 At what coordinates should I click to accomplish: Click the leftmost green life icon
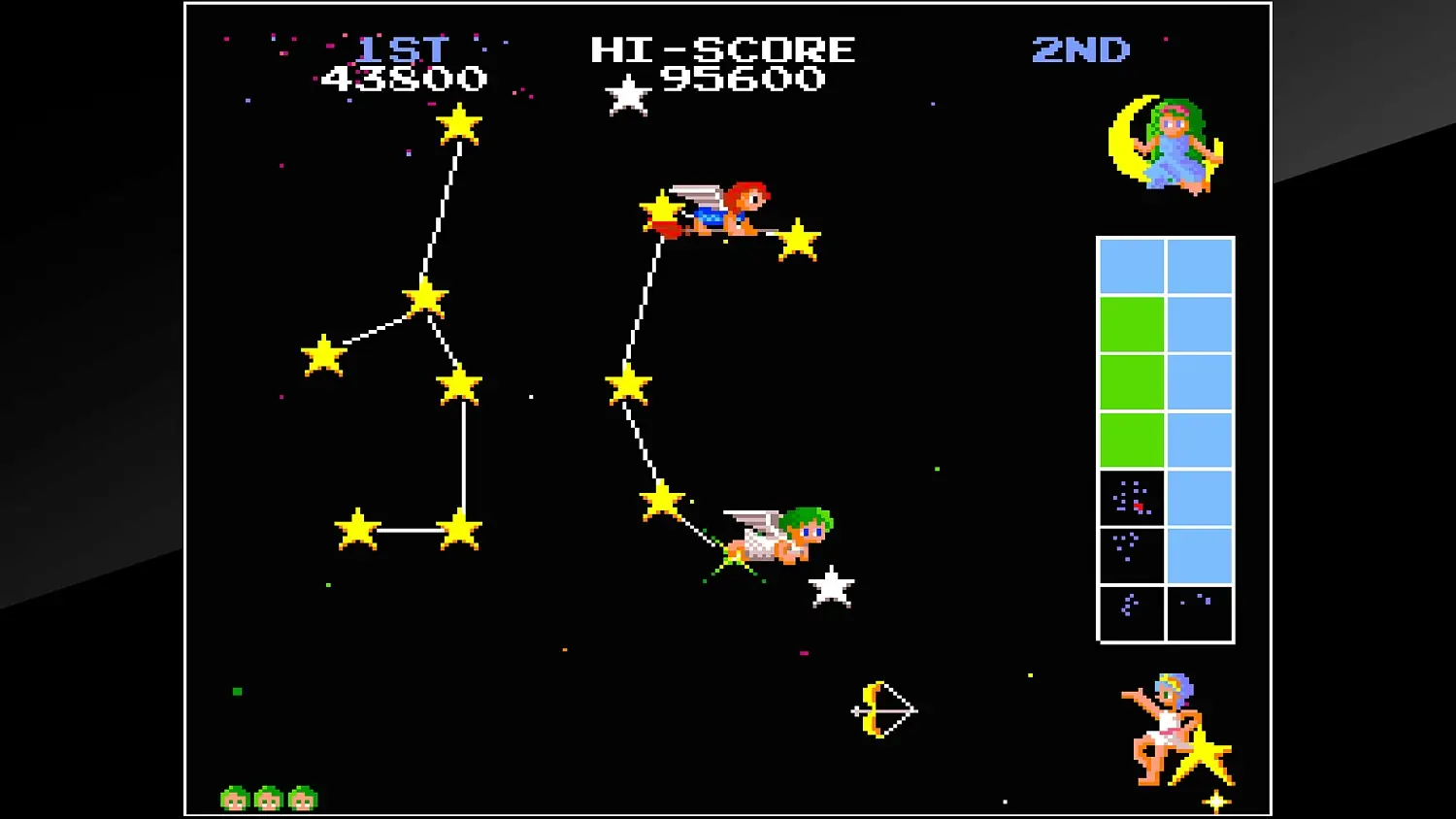[x=234, y=796]
